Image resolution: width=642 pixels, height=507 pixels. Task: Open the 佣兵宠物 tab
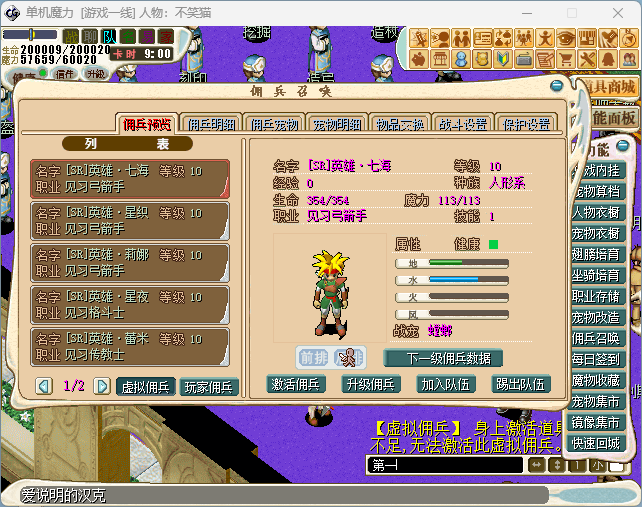pyautogui.click(x=274, y=124)
